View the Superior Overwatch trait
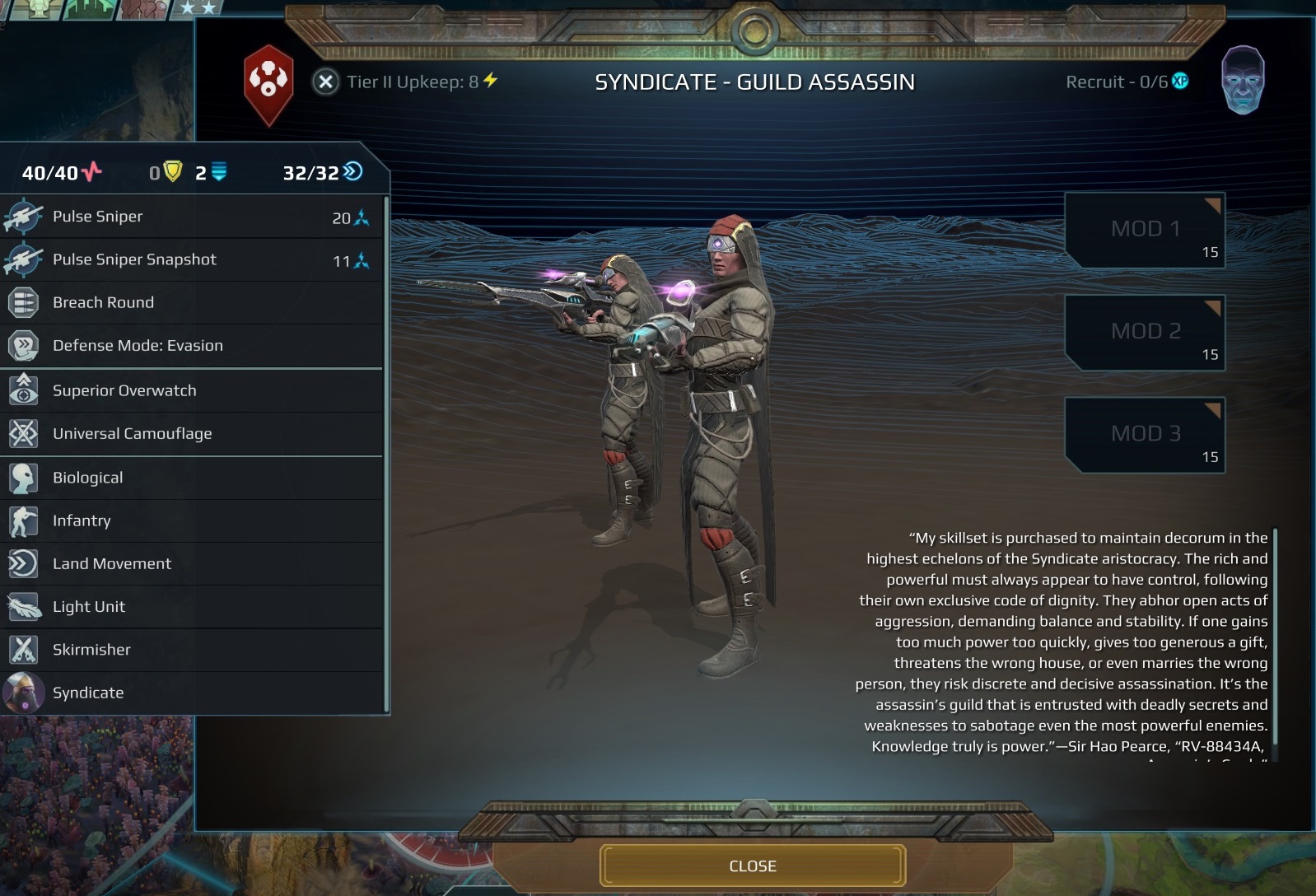The image size is (1316, 896). tap(192, 390)
